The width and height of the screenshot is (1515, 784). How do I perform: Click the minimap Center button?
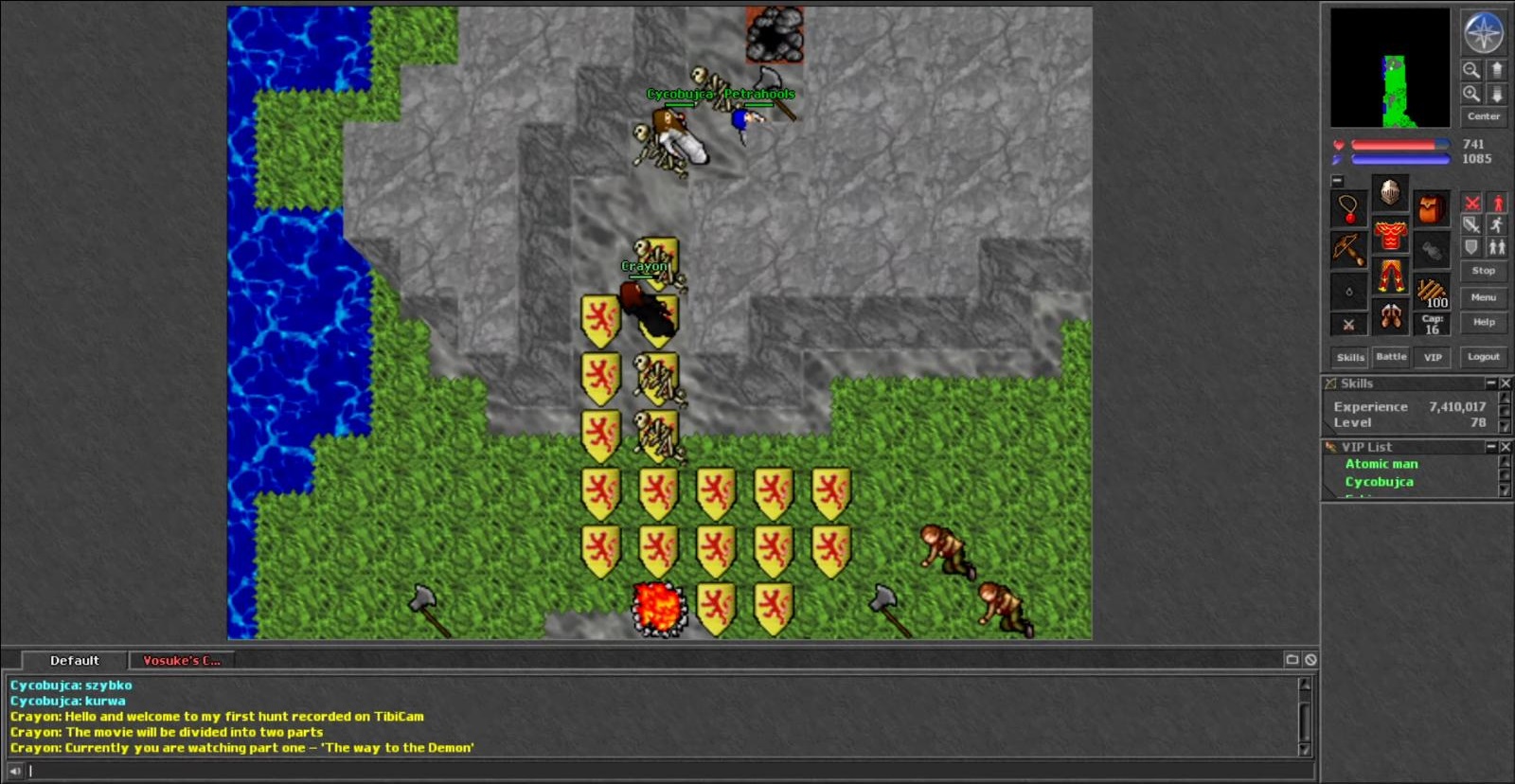pos(1483,116)
